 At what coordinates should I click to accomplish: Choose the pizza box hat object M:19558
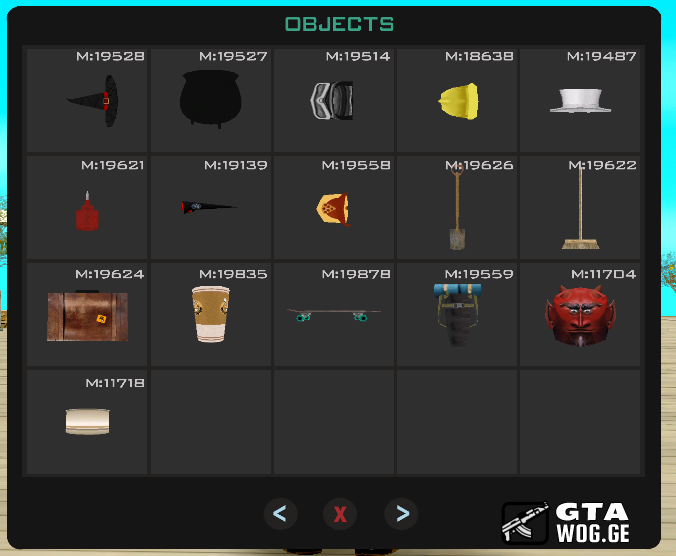[333, 209]
